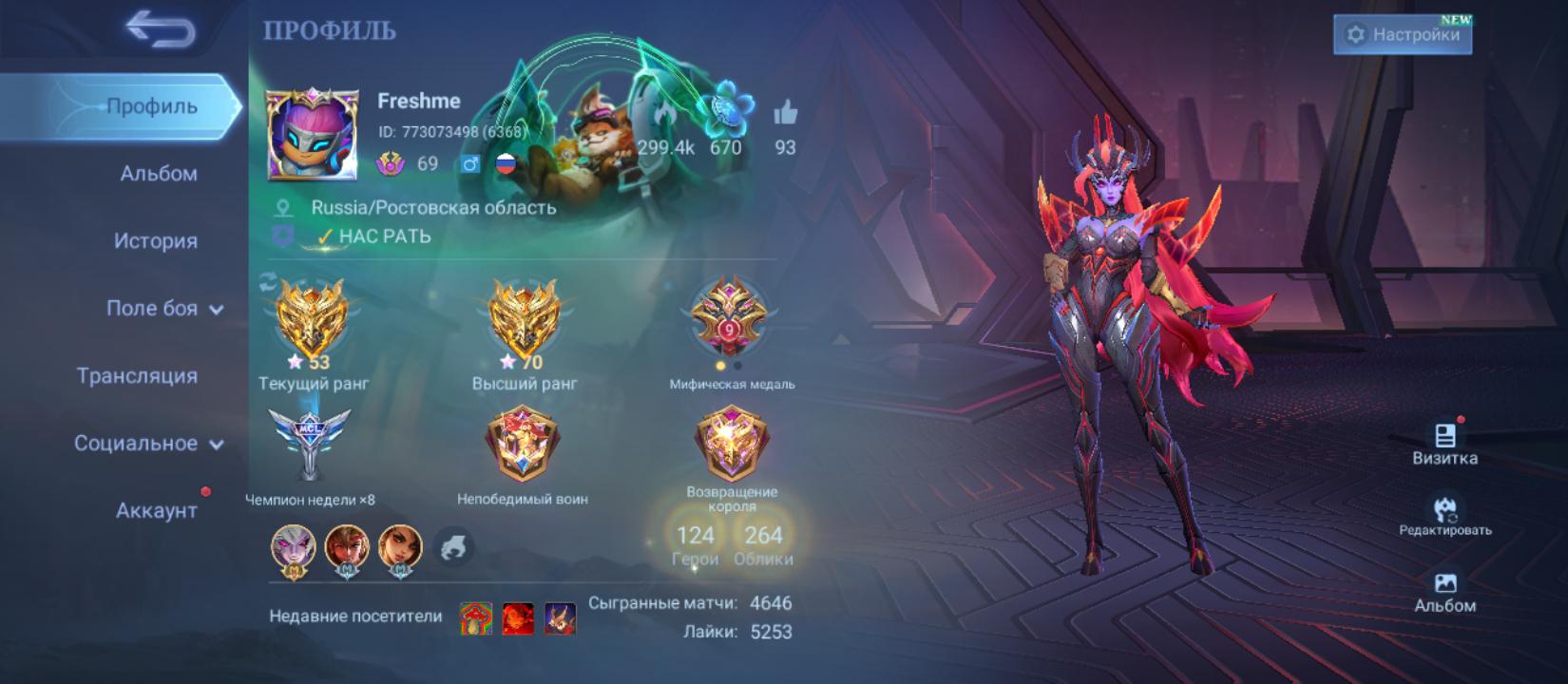1568x684 pixels.
Task: Go back using the arrow button
Action: [160, 29]
